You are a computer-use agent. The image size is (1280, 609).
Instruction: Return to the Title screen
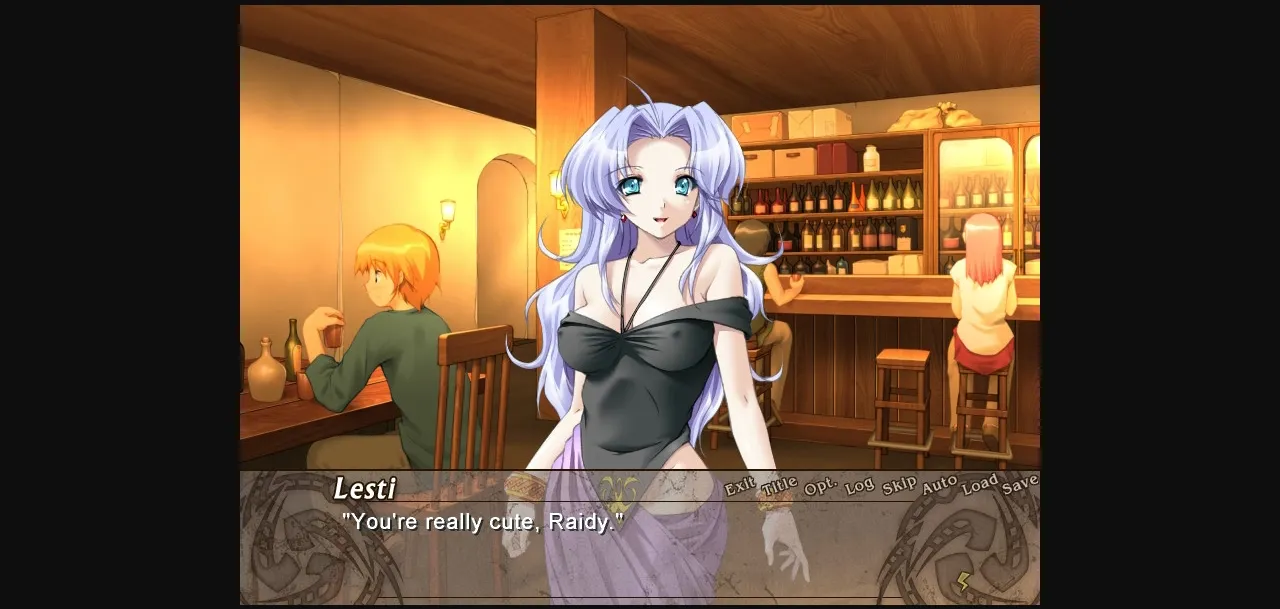(779, 487)
